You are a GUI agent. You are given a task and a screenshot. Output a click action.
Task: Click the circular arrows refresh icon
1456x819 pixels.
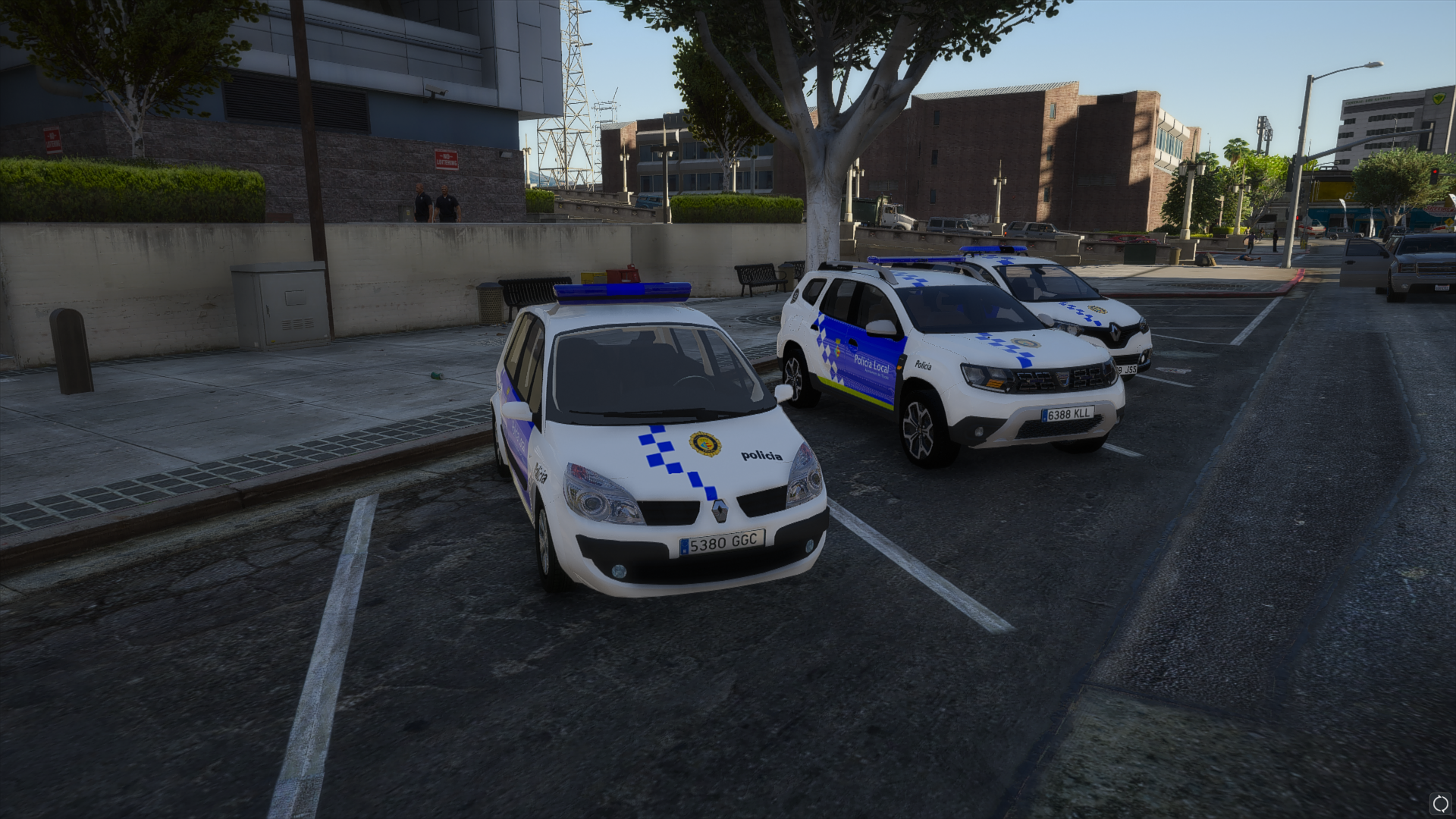pyautogui.click(x=1439, y=803)
